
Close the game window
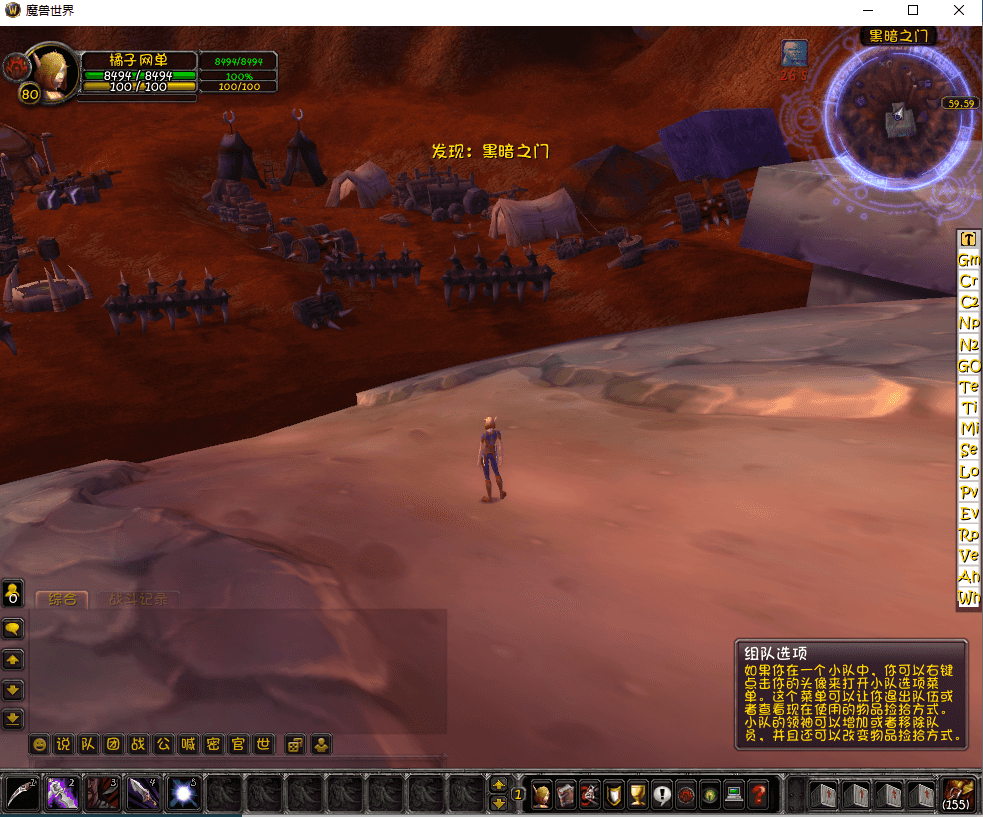click(959, 11)
